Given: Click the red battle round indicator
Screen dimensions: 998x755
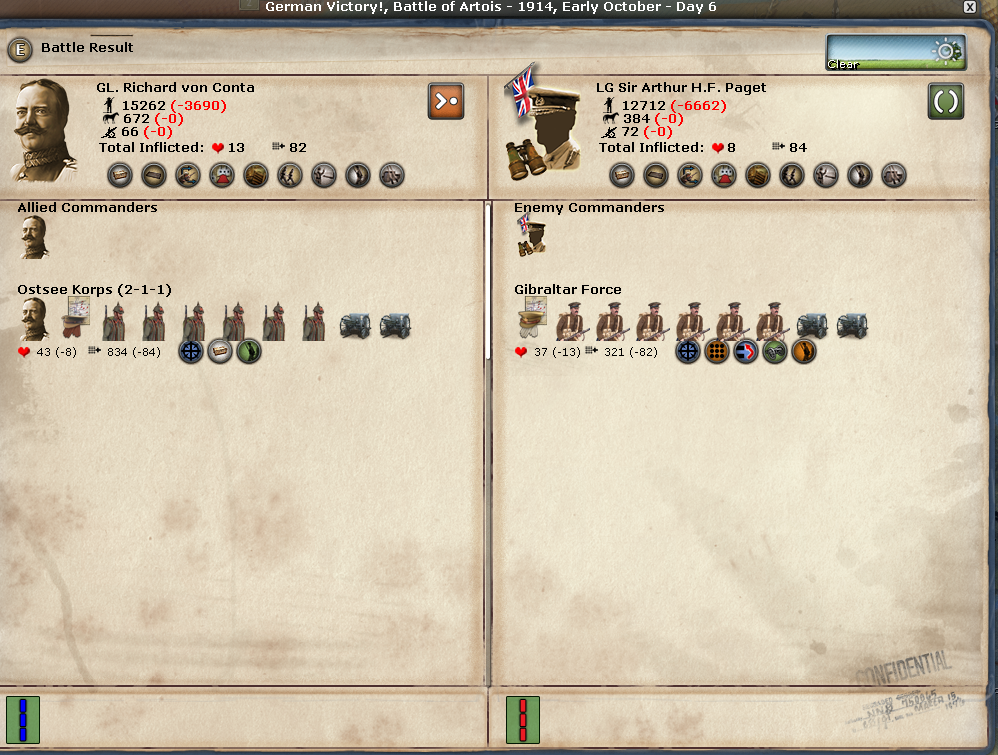Looking at the screenshot, I should pos(522,720).
